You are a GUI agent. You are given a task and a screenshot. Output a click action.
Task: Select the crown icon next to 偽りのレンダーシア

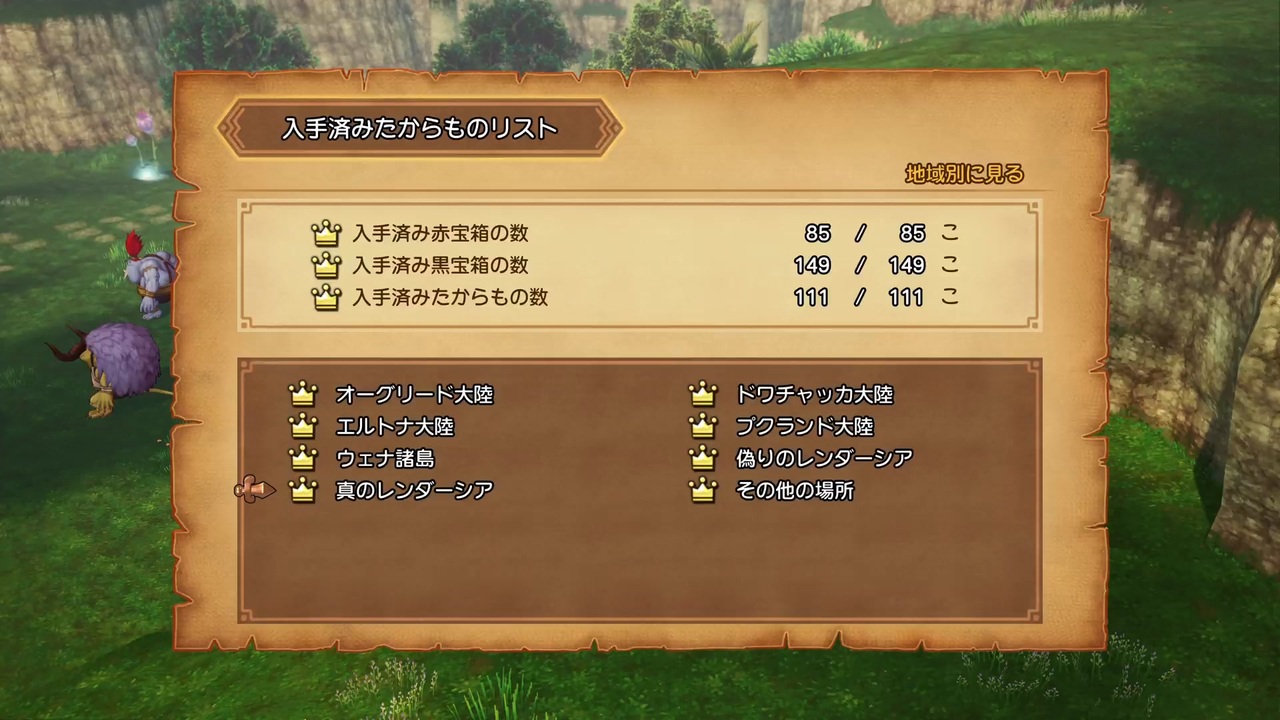pos(702,458)
